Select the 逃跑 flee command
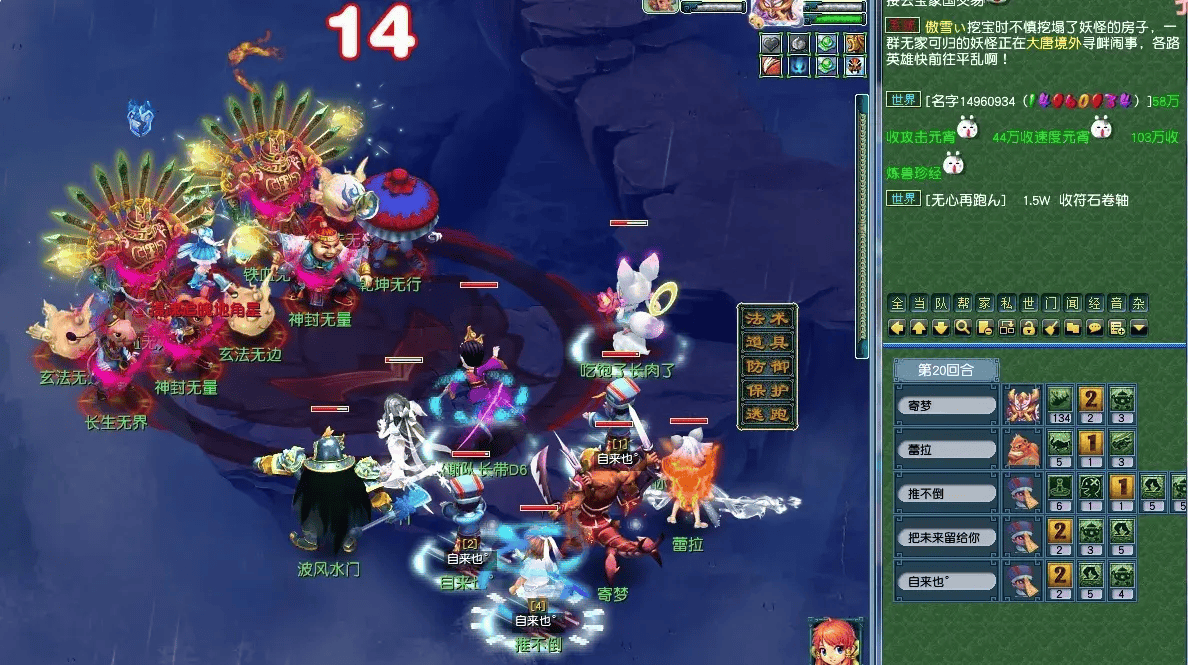The height and width of the screenshot is (665, 1188). (x=767, y=414)
